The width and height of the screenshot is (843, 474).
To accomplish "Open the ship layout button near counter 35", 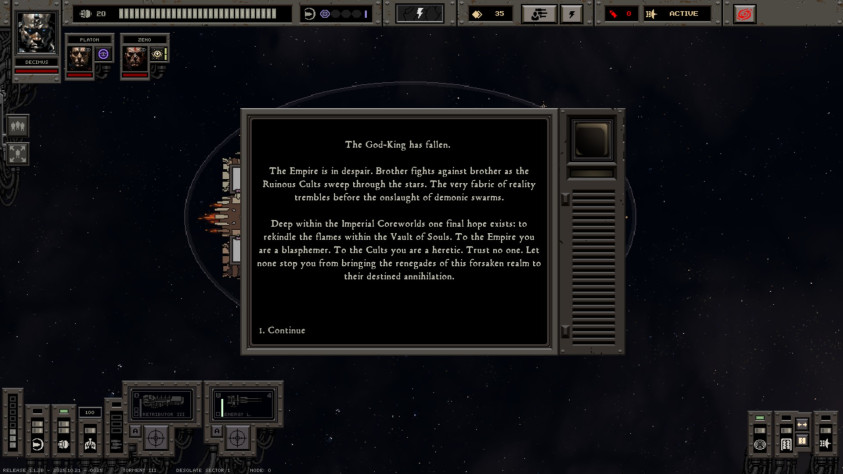I will pos(539,14).
